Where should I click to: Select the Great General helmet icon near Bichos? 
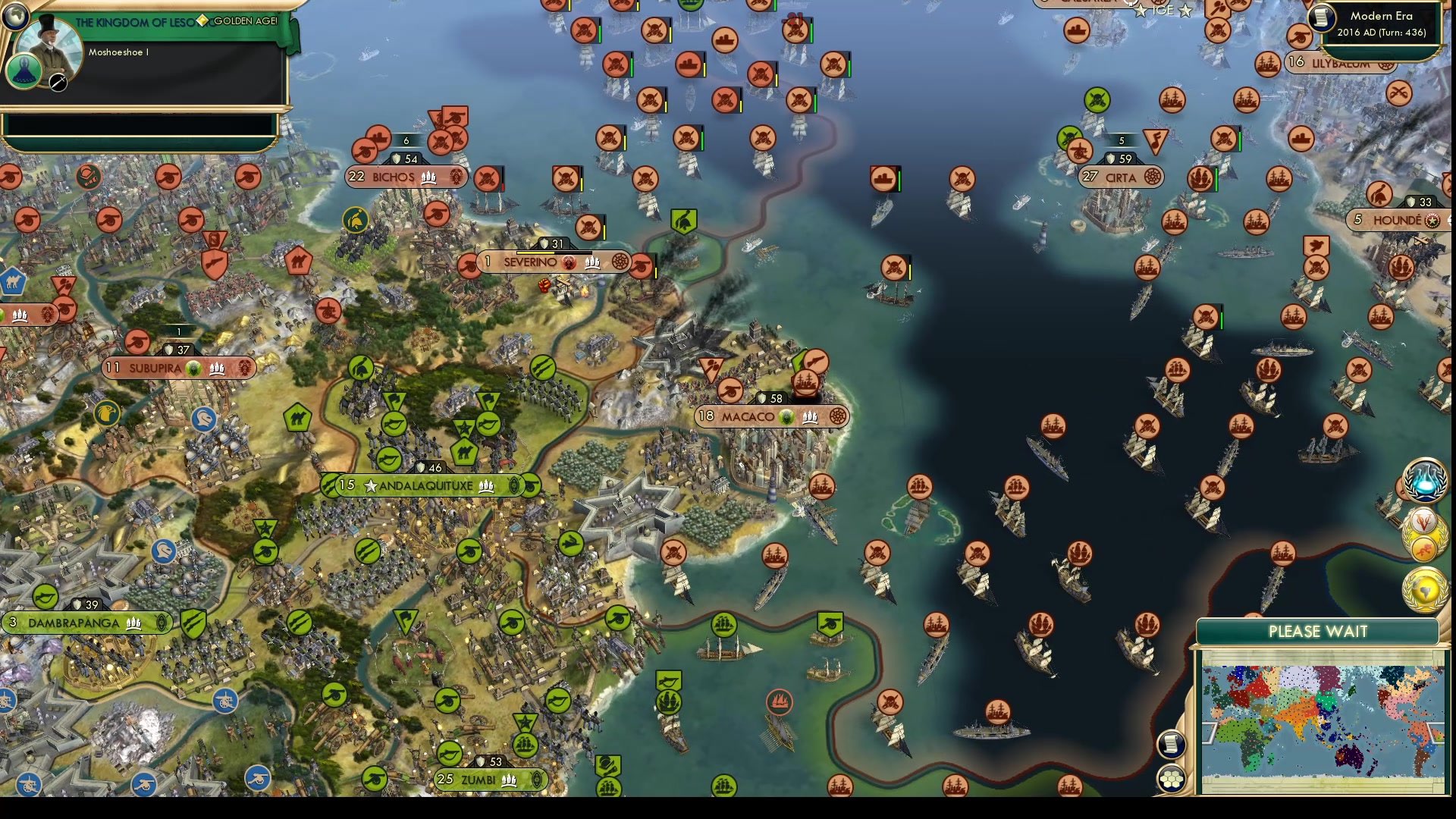355,220
